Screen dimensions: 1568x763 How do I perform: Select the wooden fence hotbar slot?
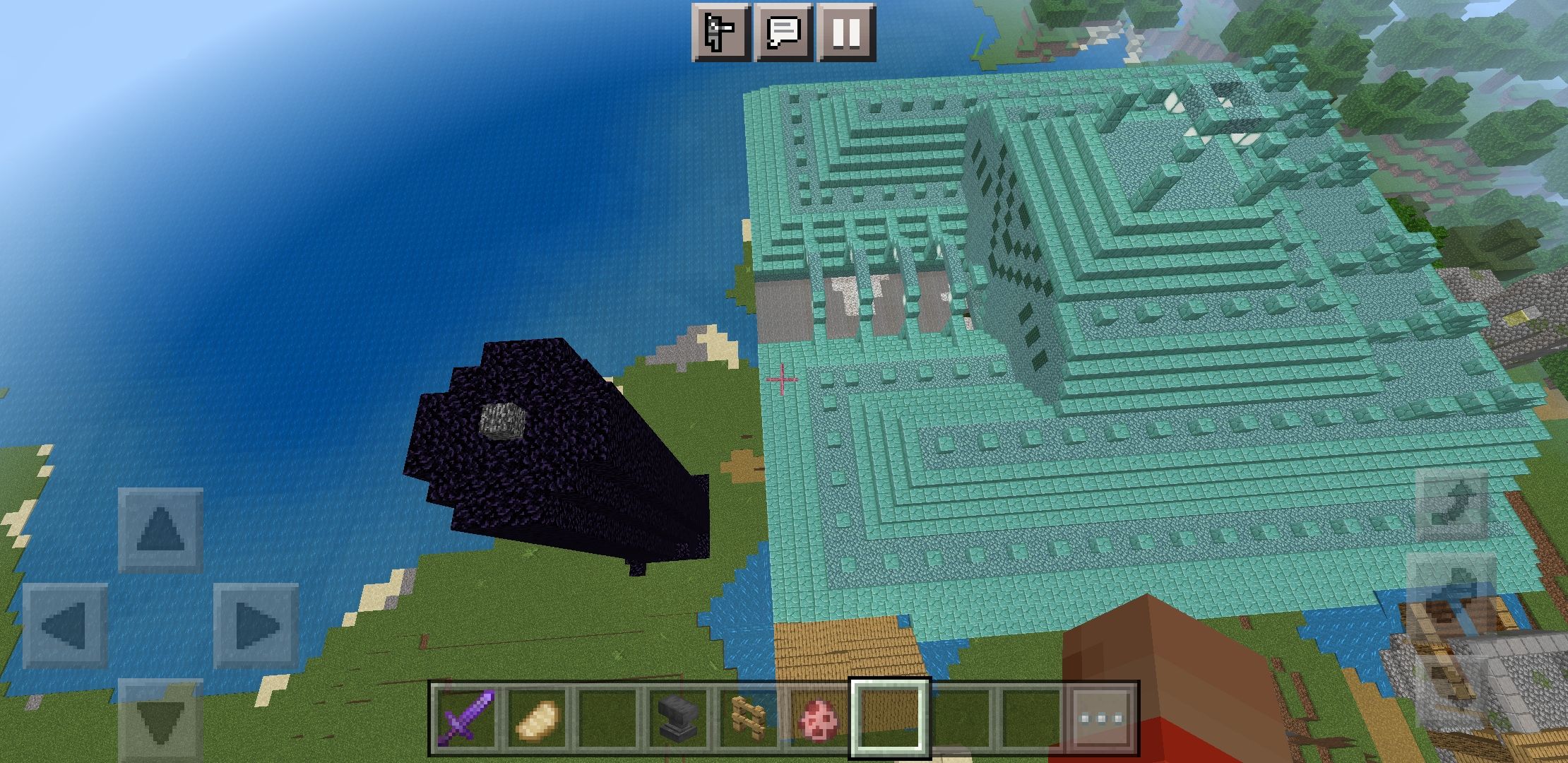pyautogui.click(x=748, y=718)
